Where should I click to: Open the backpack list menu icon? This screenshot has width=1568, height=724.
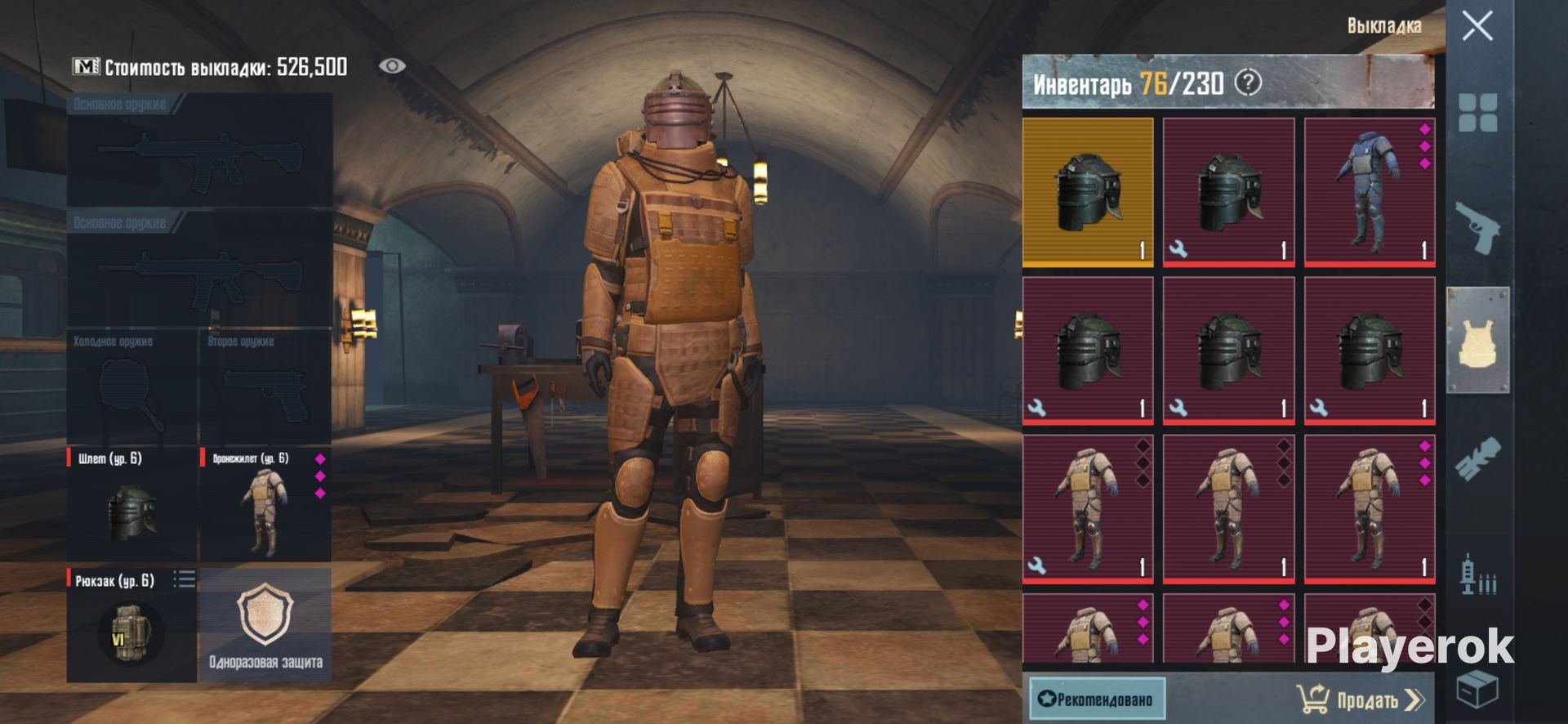click(x=185, y=579)
